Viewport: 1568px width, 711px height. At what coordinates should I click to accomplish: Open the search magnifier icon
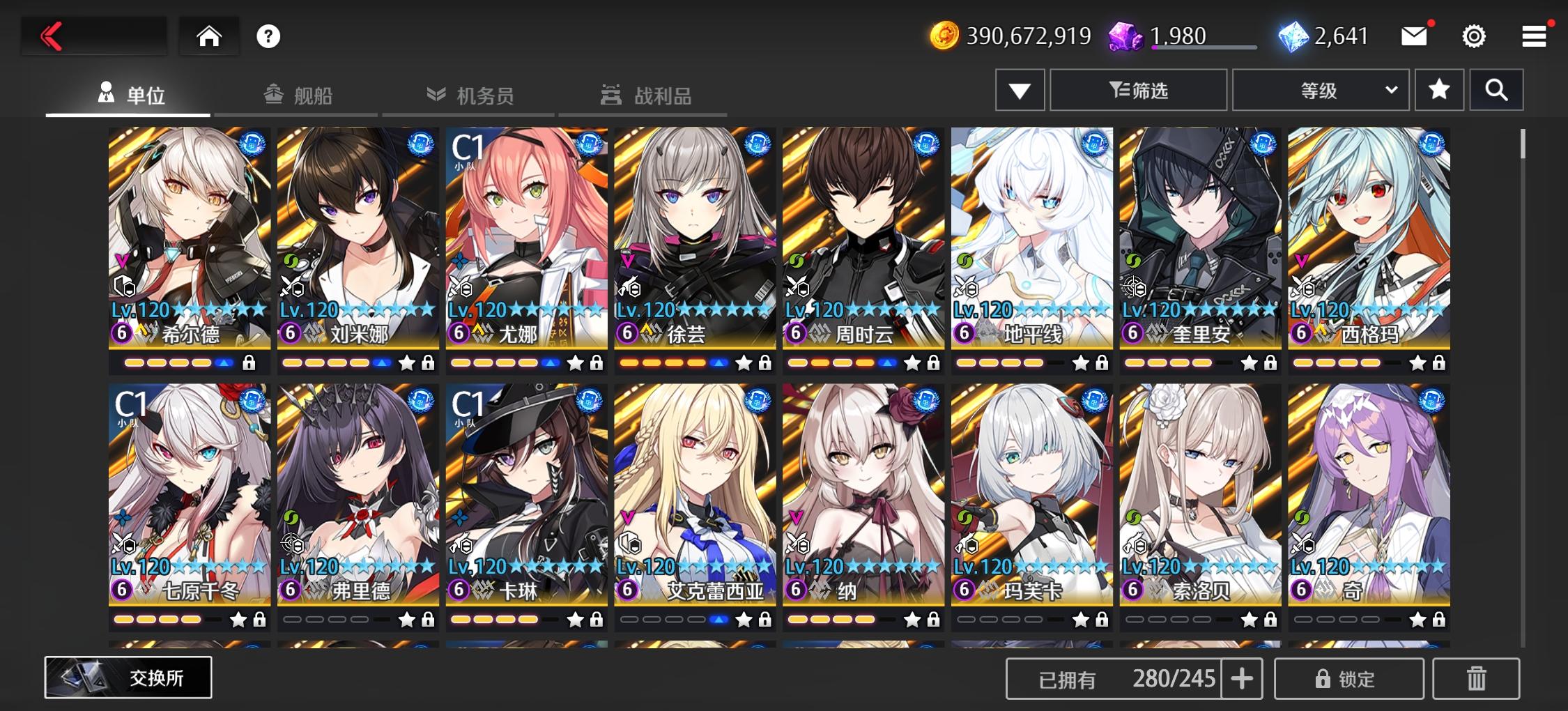1496,90
